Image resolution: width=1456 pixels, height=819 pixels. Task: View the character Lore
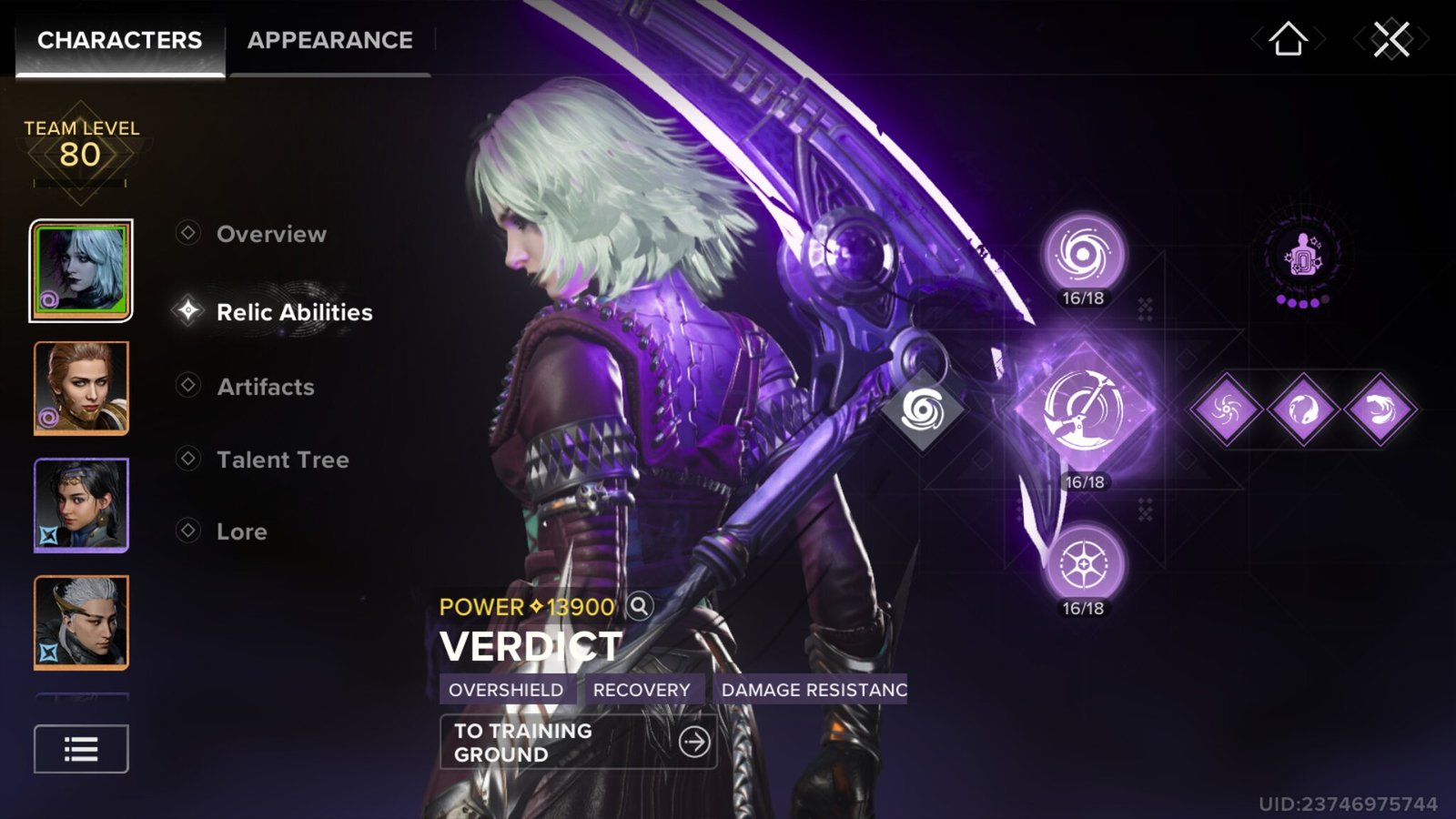(x=241, y=531)
